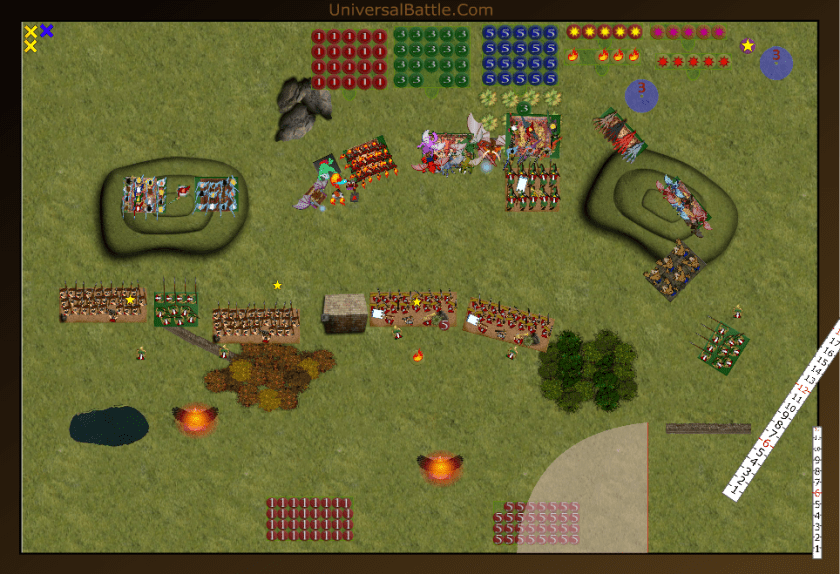Select the blue X marker
The image size is (840, 574).
click(x=47, y=31)
